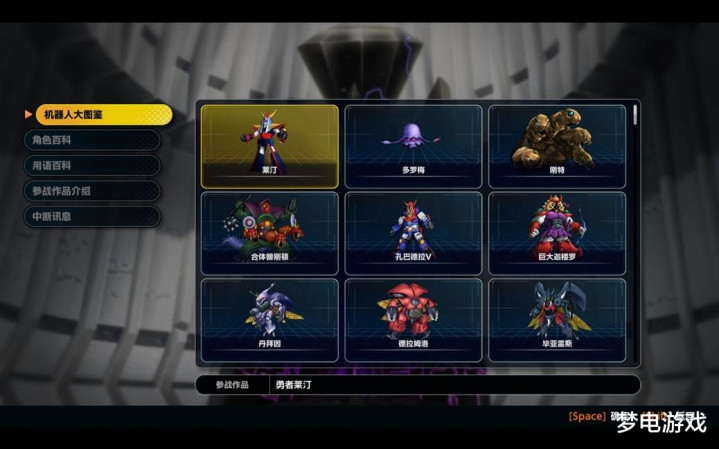The width and height of the screenshot is (719, 449).
Task: Open the 合体兽刚顿 entry tile
Action: point(270,233)
